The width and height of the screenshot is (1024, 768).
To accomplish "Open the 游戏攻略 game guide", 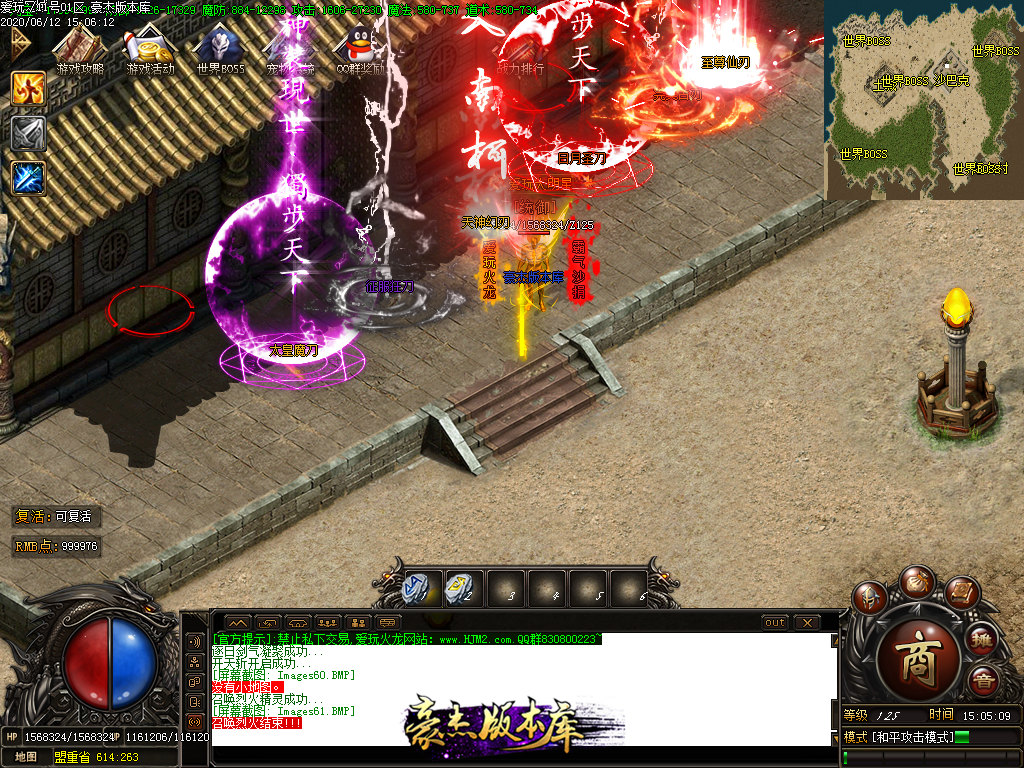I will coord(80,50).
